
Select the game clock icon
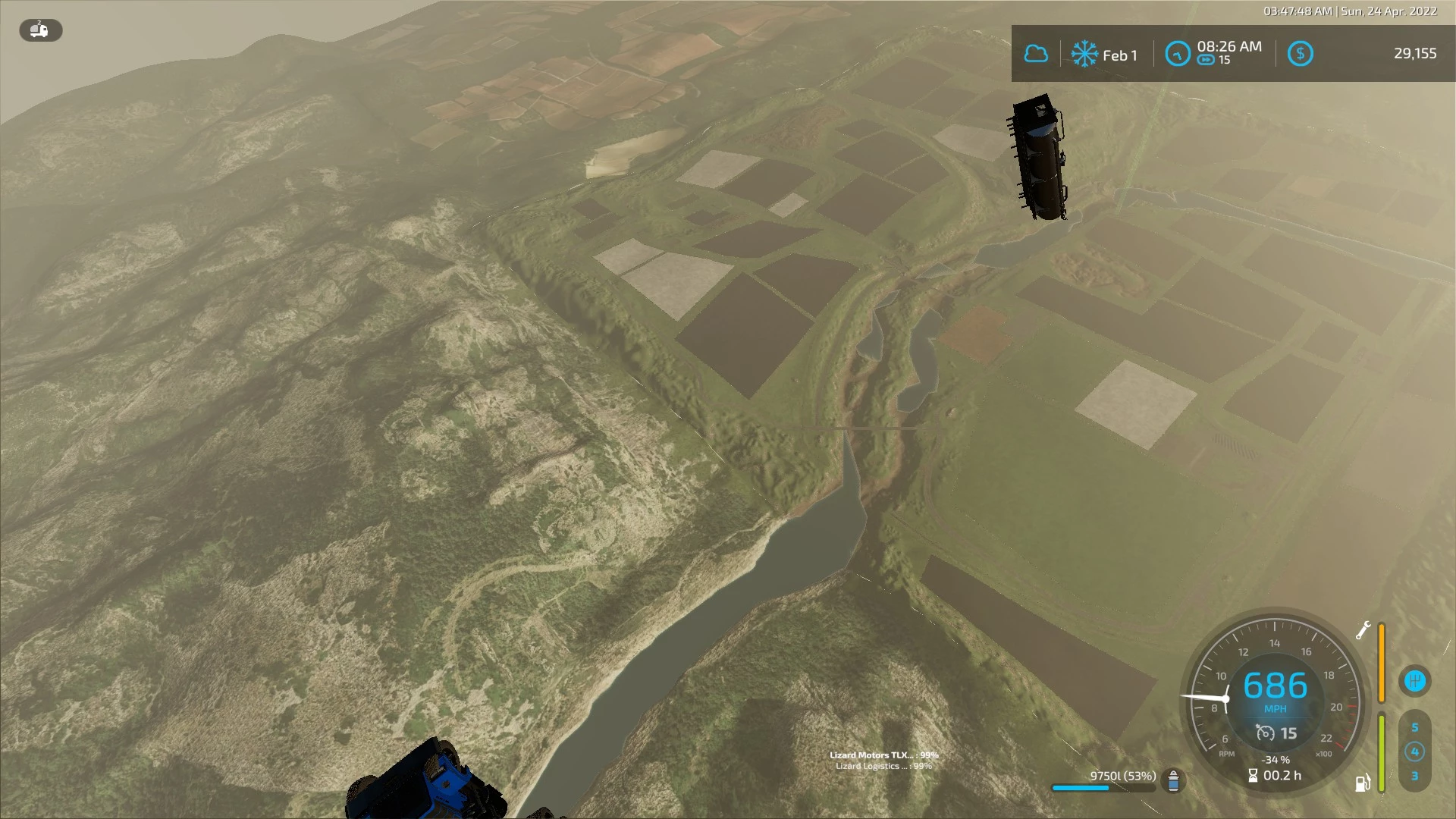coord(1178,54)
